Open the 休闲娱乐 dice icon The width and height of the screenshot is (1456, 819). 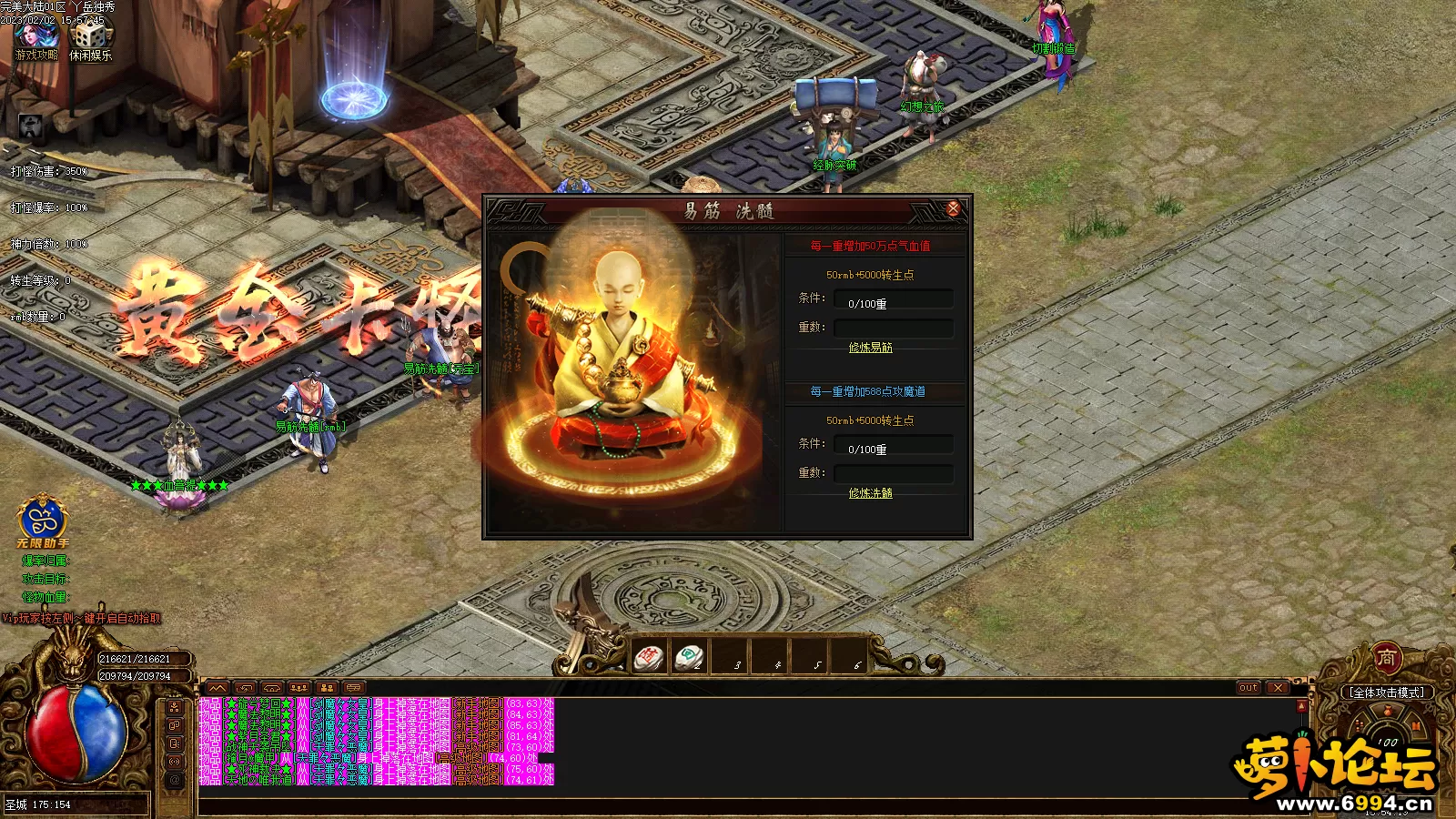[x=90, y=37]
